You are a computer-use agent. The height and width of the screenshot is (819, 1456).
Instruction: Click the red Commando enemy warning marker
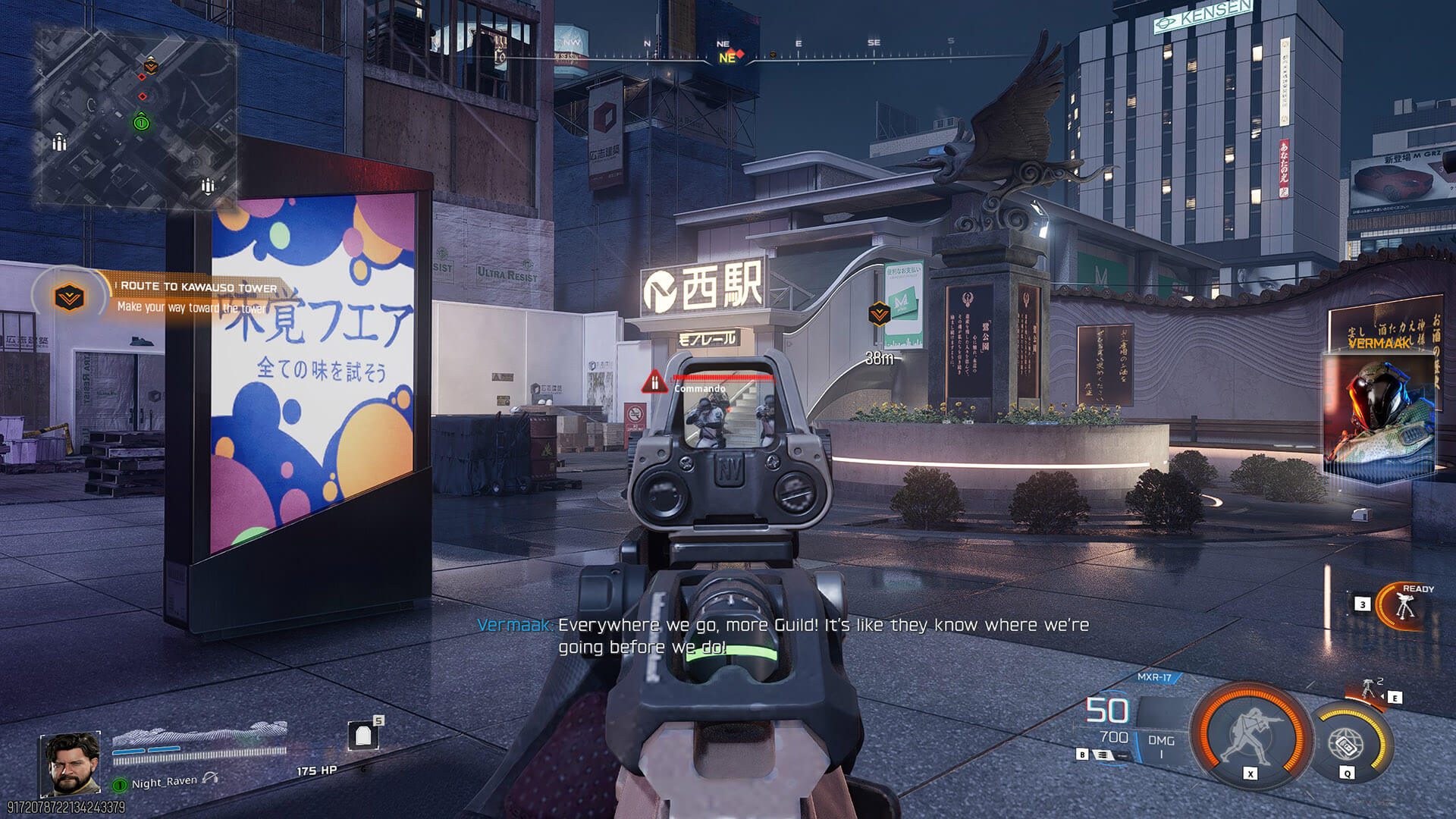coord(654,381)
